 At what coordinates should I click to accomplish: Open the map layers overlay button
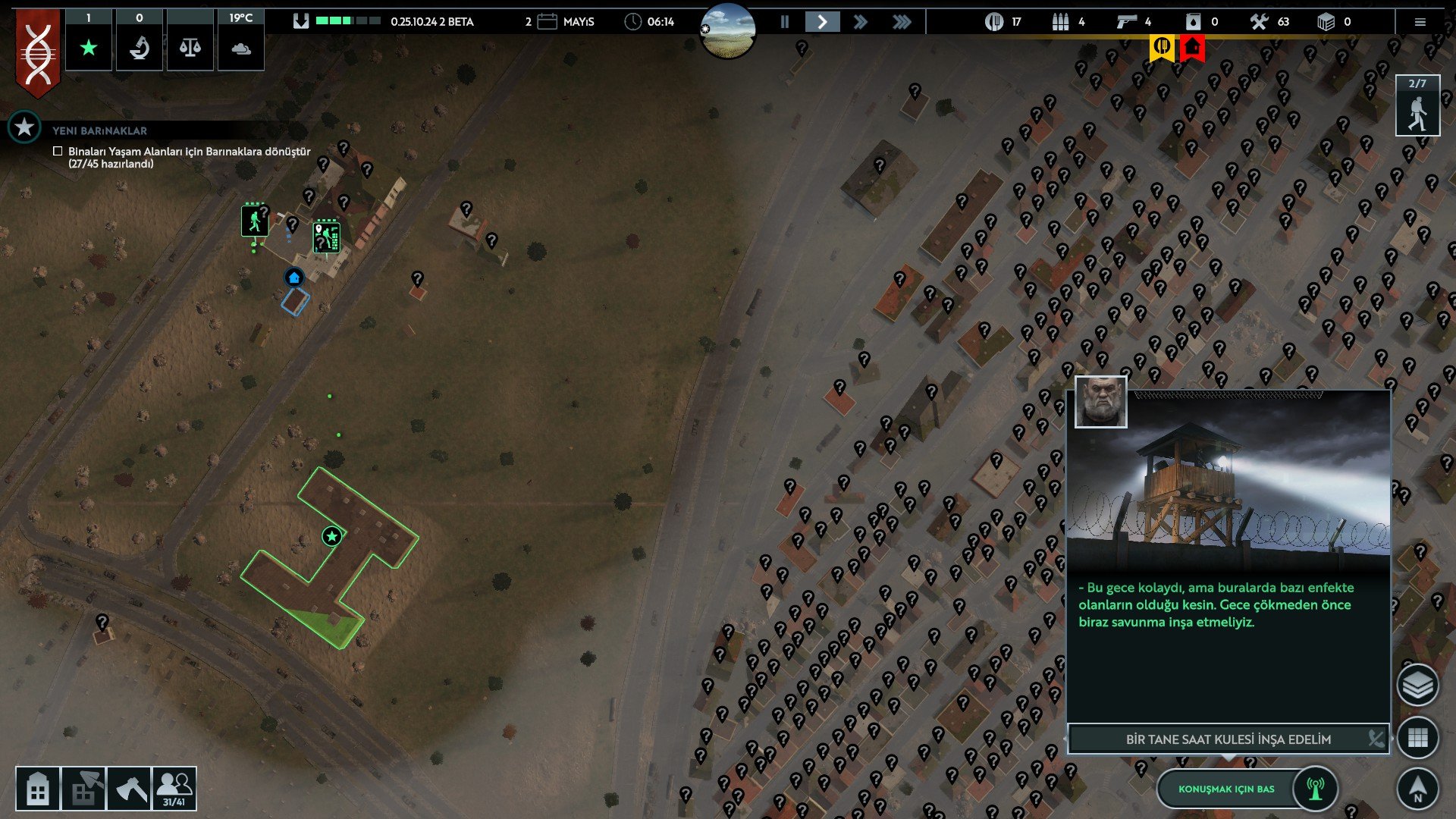pos(1417,686)
